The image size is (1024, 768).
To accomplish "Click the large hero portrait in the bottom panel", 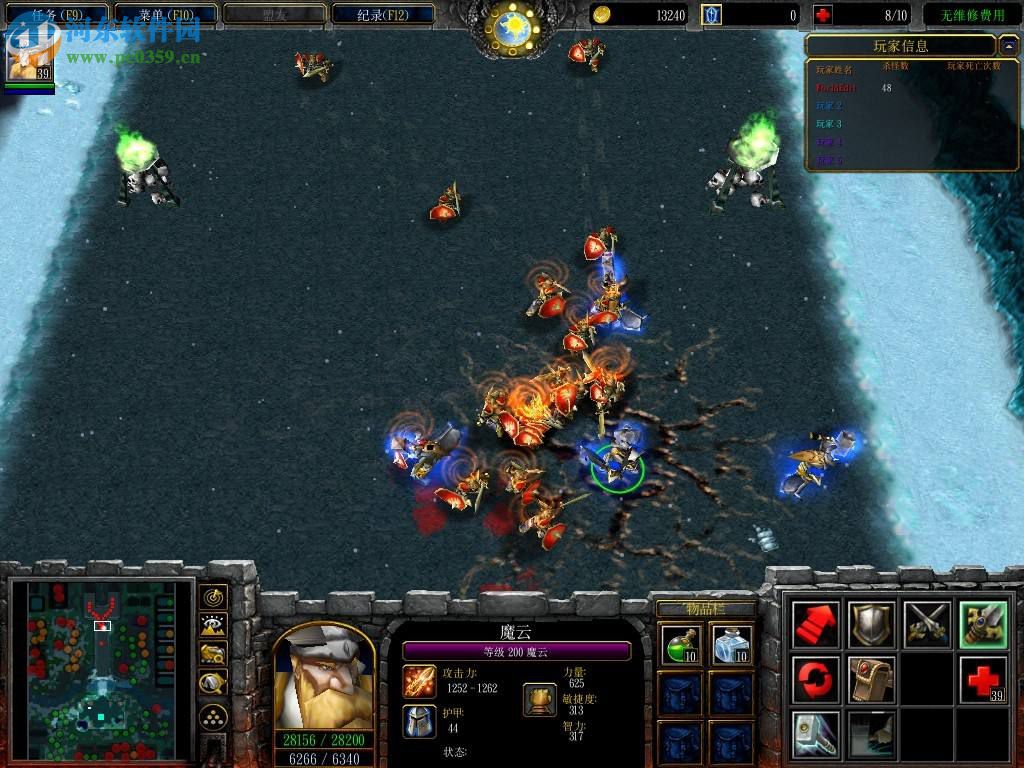I will click(x=323, y=677).
